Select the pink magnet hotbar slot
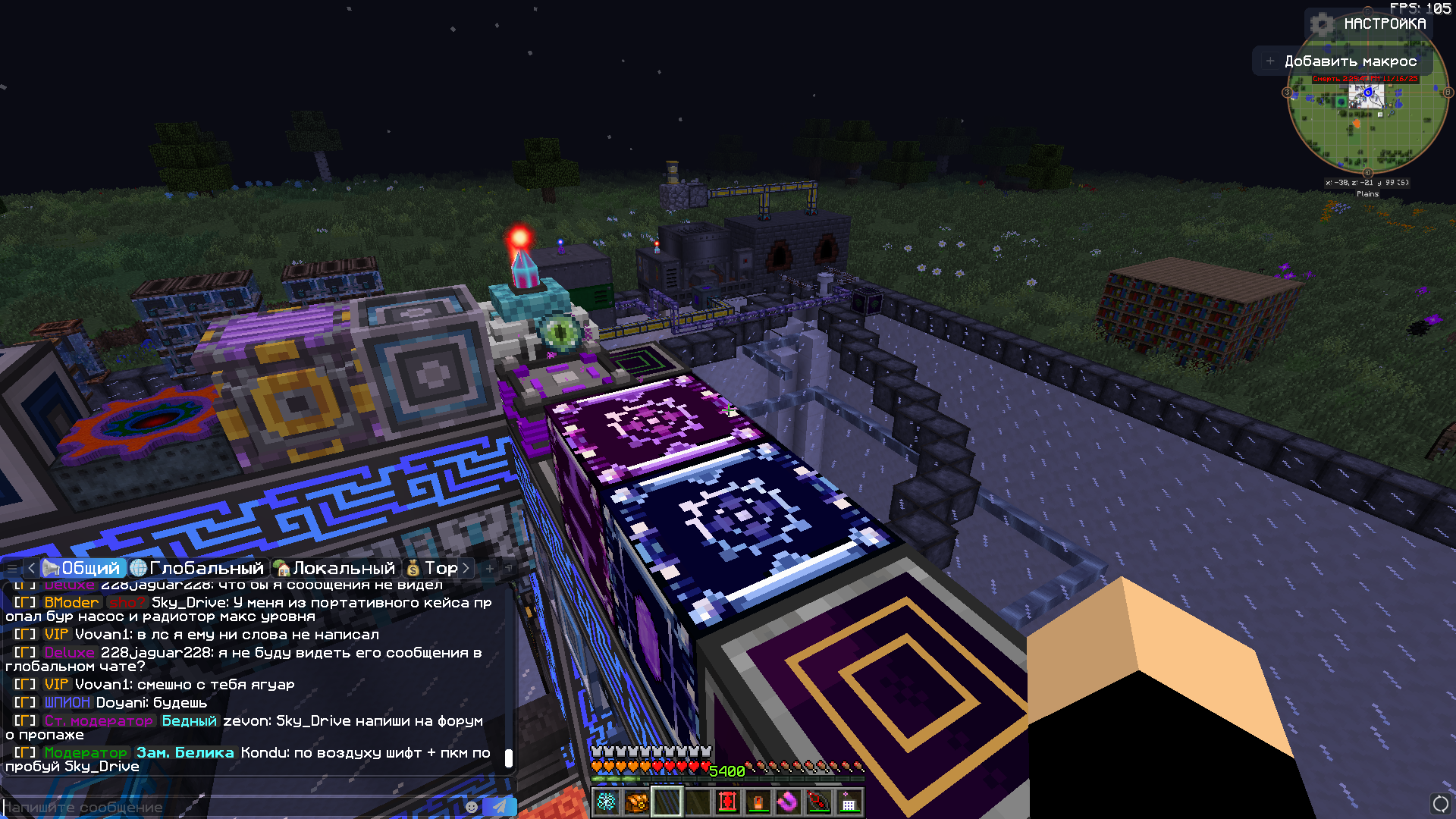1456x819 pixels. (x=788, y=802)
